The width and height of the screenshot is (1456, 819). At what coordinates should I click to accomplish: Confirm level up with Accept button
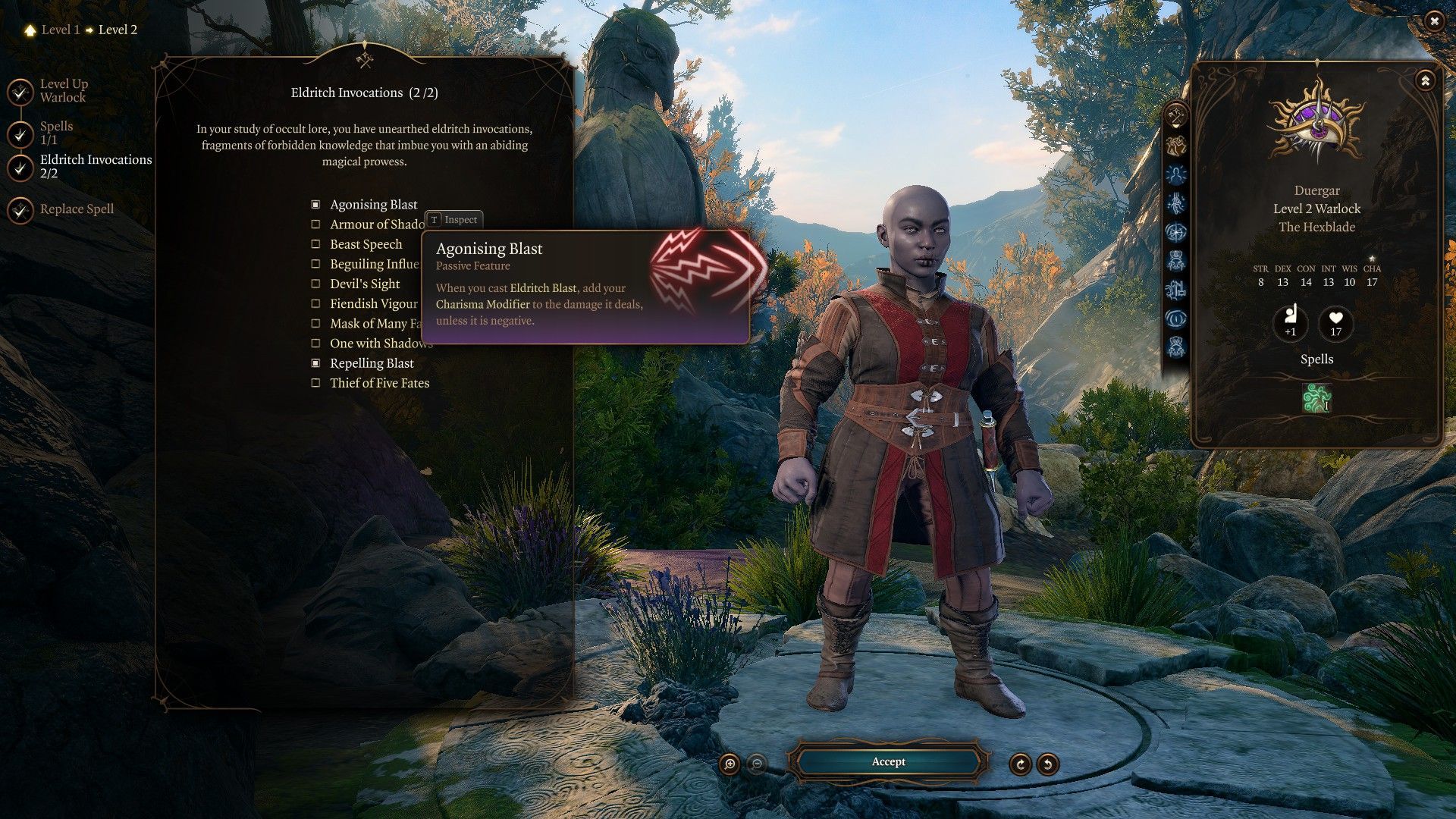pyautogui.click(x=888, y=761)
